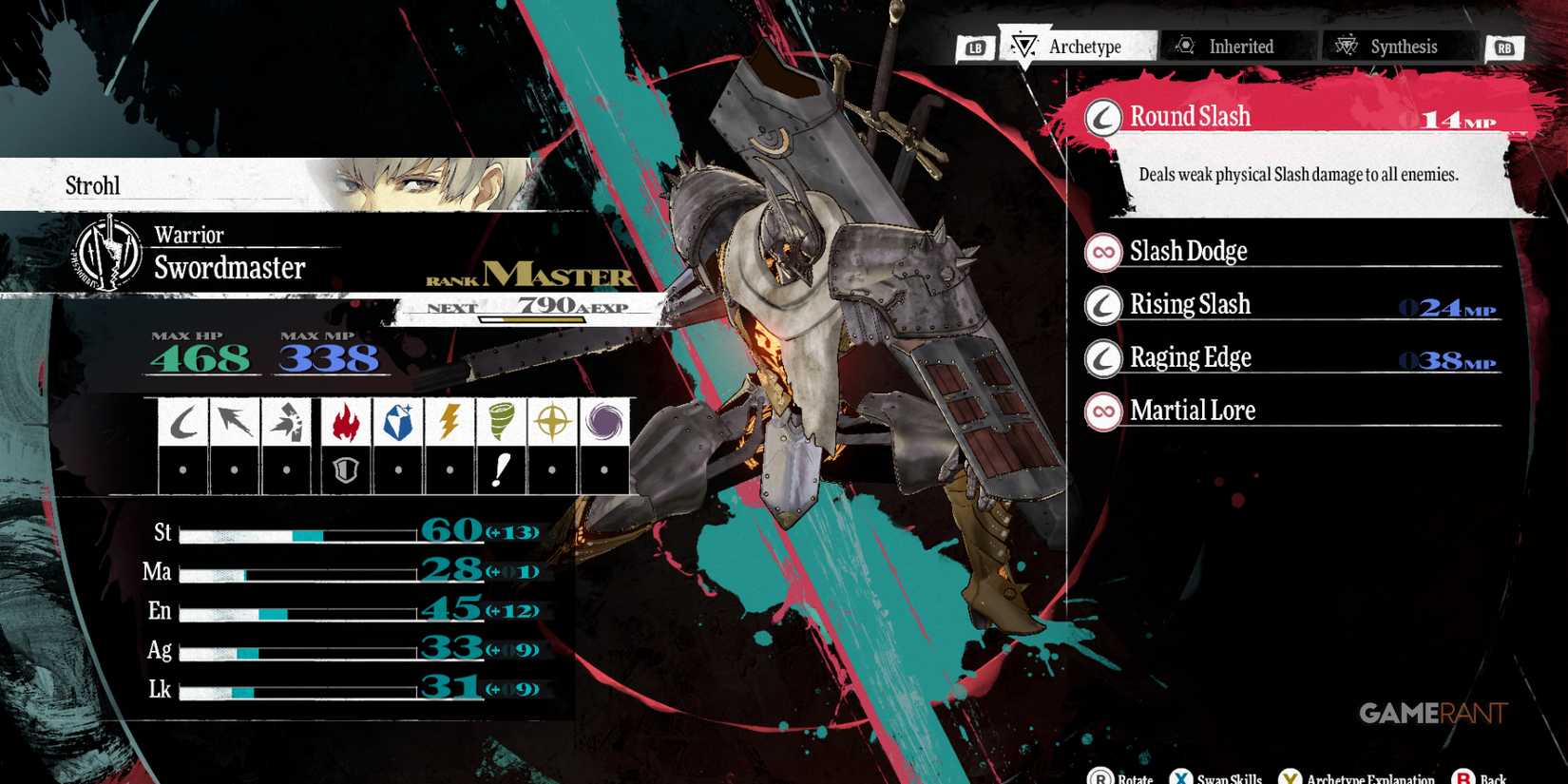The image size is (1568, 784).
Task: Select the Round Slash skill entry
Action: pyautogui.click(x=1235, y=116)
